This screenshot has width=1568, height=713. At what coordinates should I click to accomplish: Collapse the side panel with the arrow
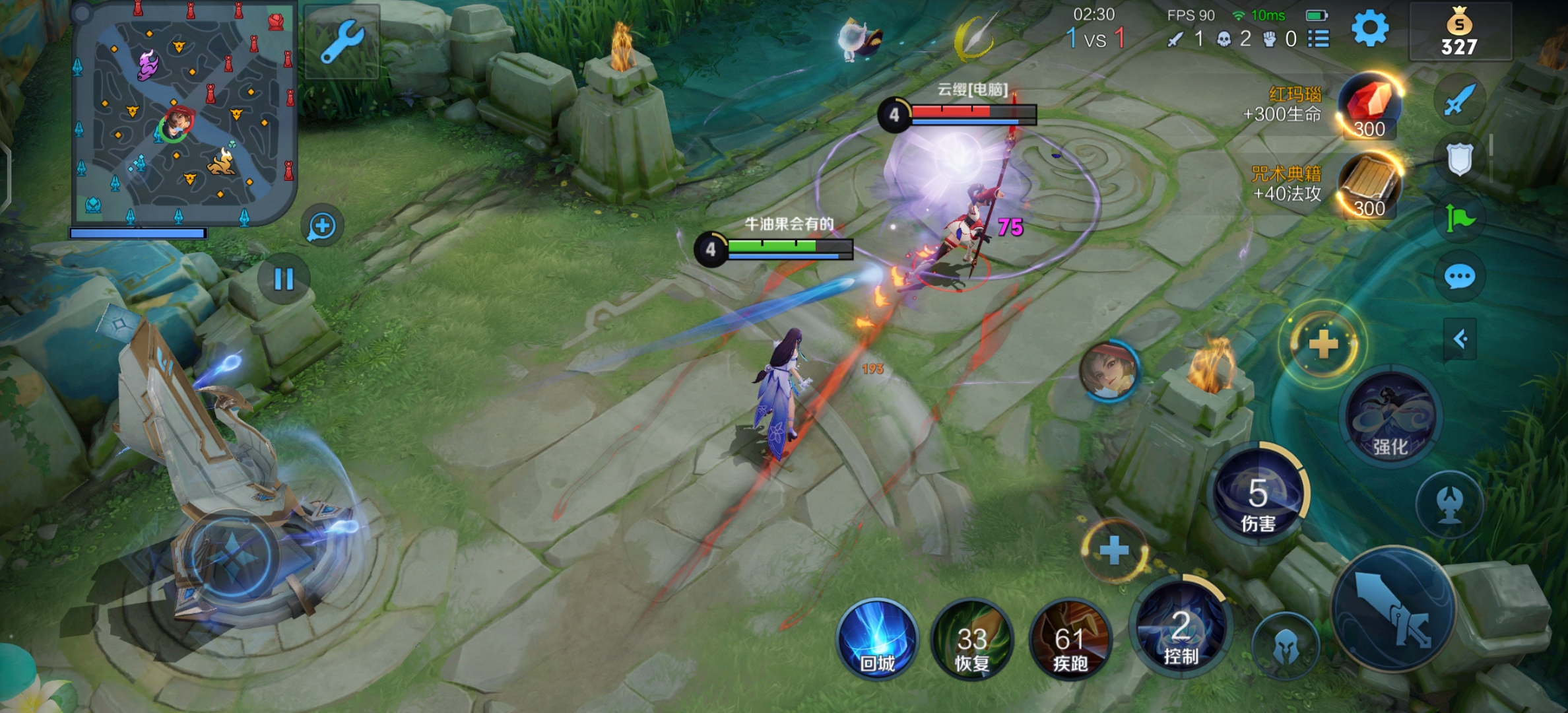tap(1460, 339)
